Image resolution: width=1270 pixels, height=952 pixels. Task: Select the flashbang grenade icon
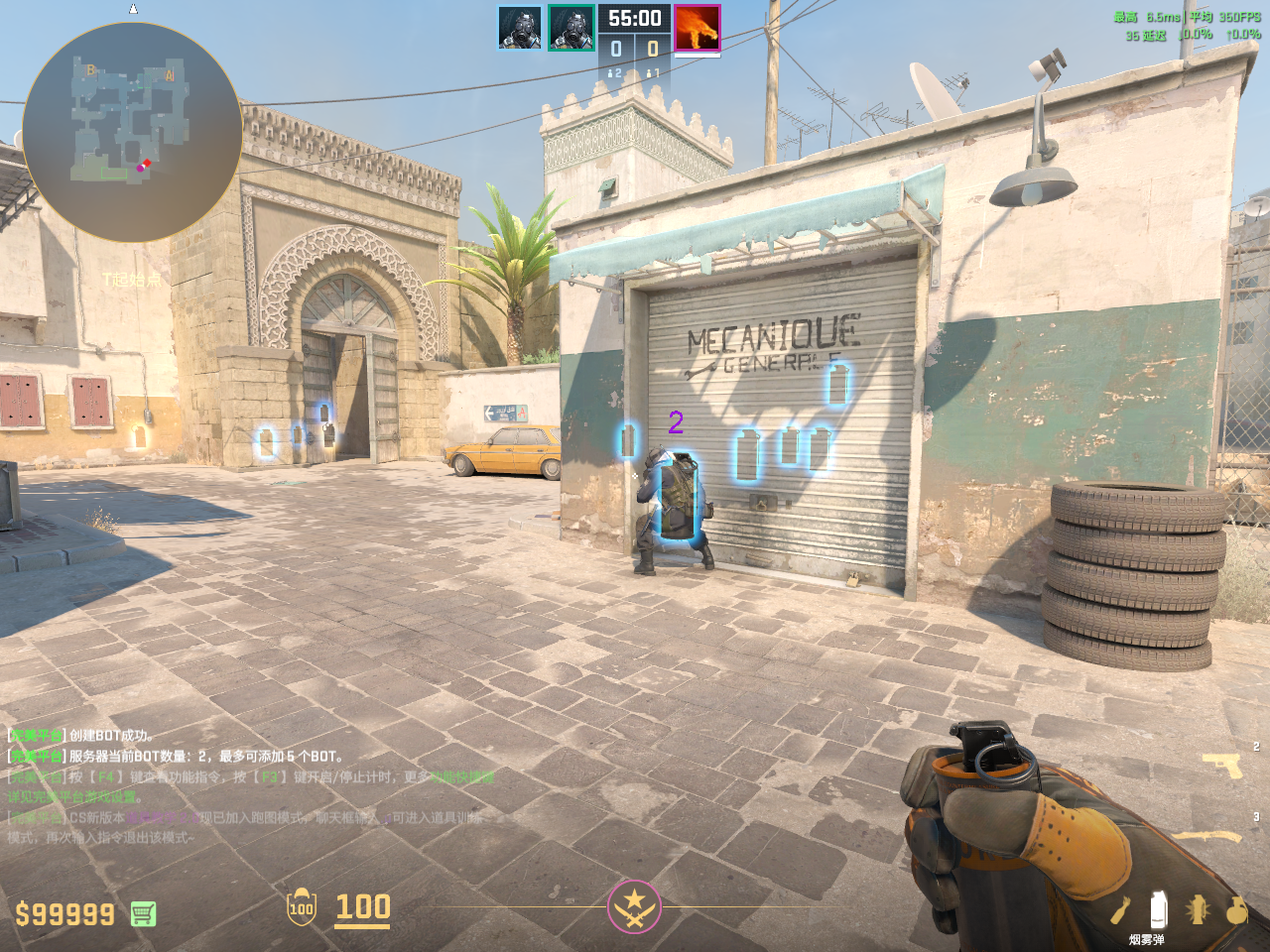tap(1199, 909)
